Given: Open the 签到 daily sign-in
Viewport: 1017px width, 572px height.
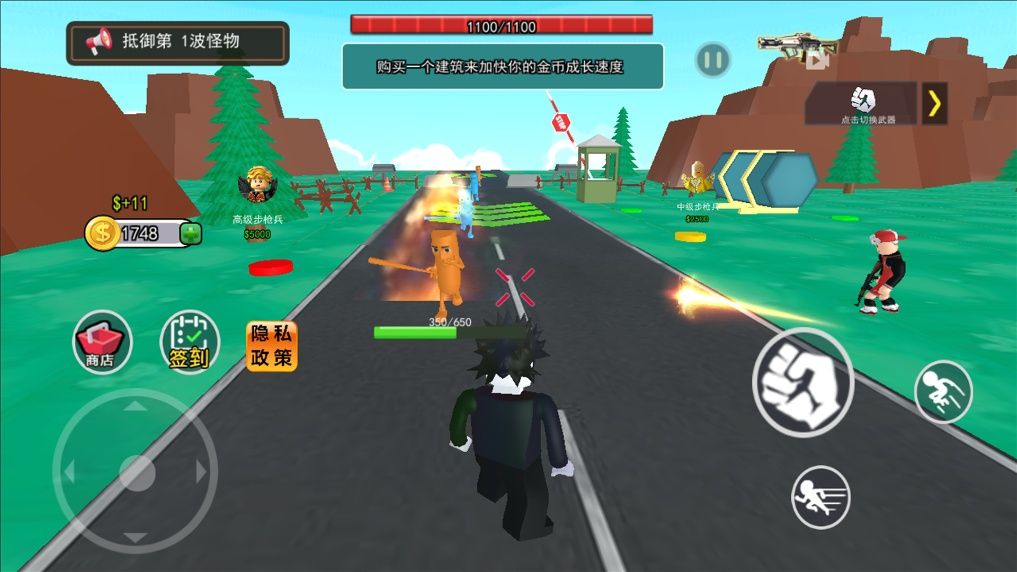Looking at the screenshot, I should pyautogui.click(x=189, y=342).
